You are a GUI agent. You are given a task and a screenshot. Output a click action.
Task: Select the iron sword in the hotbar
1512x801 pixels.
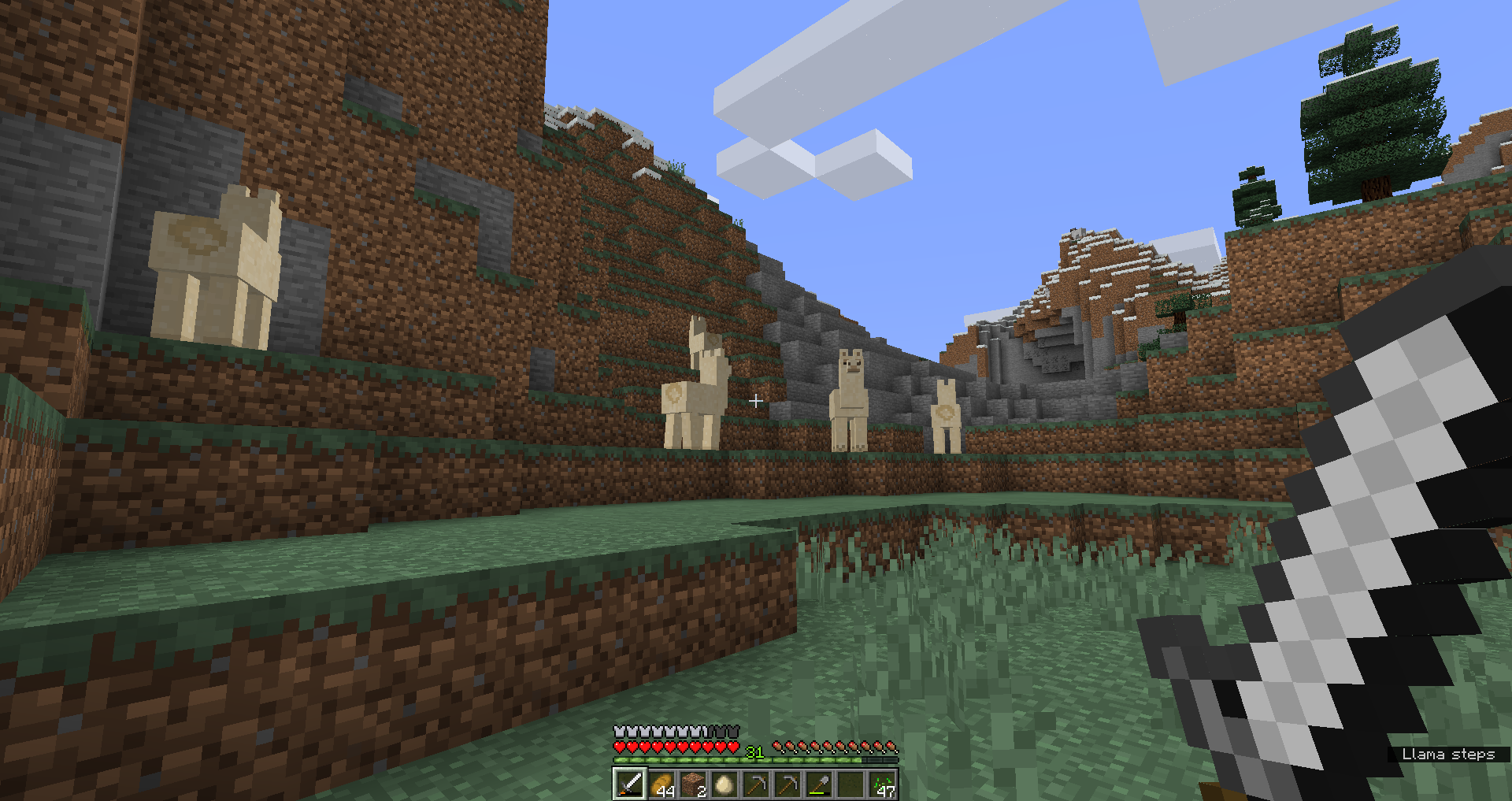pyautogui.click(x=629, y=785)
